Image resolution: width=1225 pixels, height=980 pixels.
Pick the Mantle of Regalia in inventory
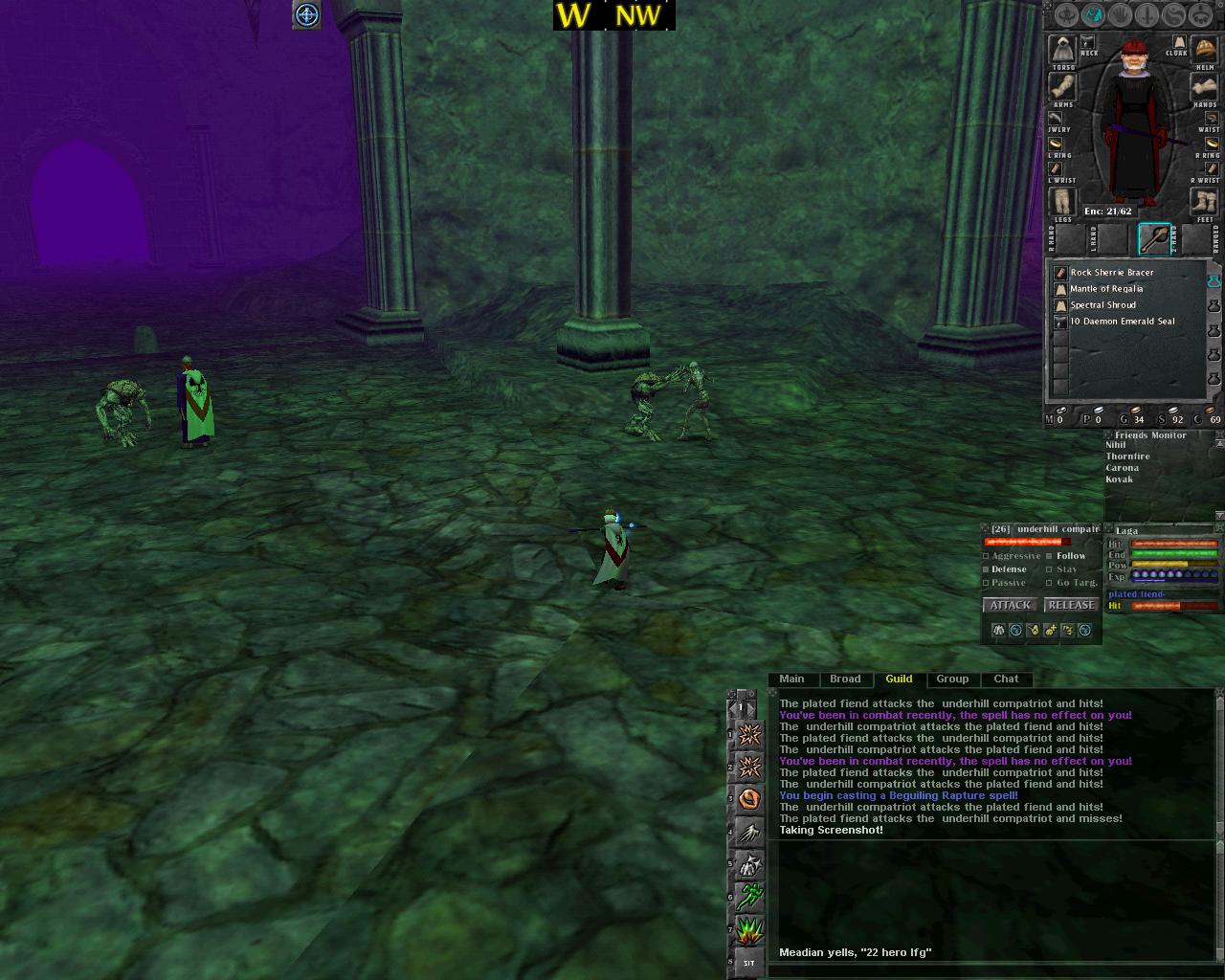(1105, 289)
